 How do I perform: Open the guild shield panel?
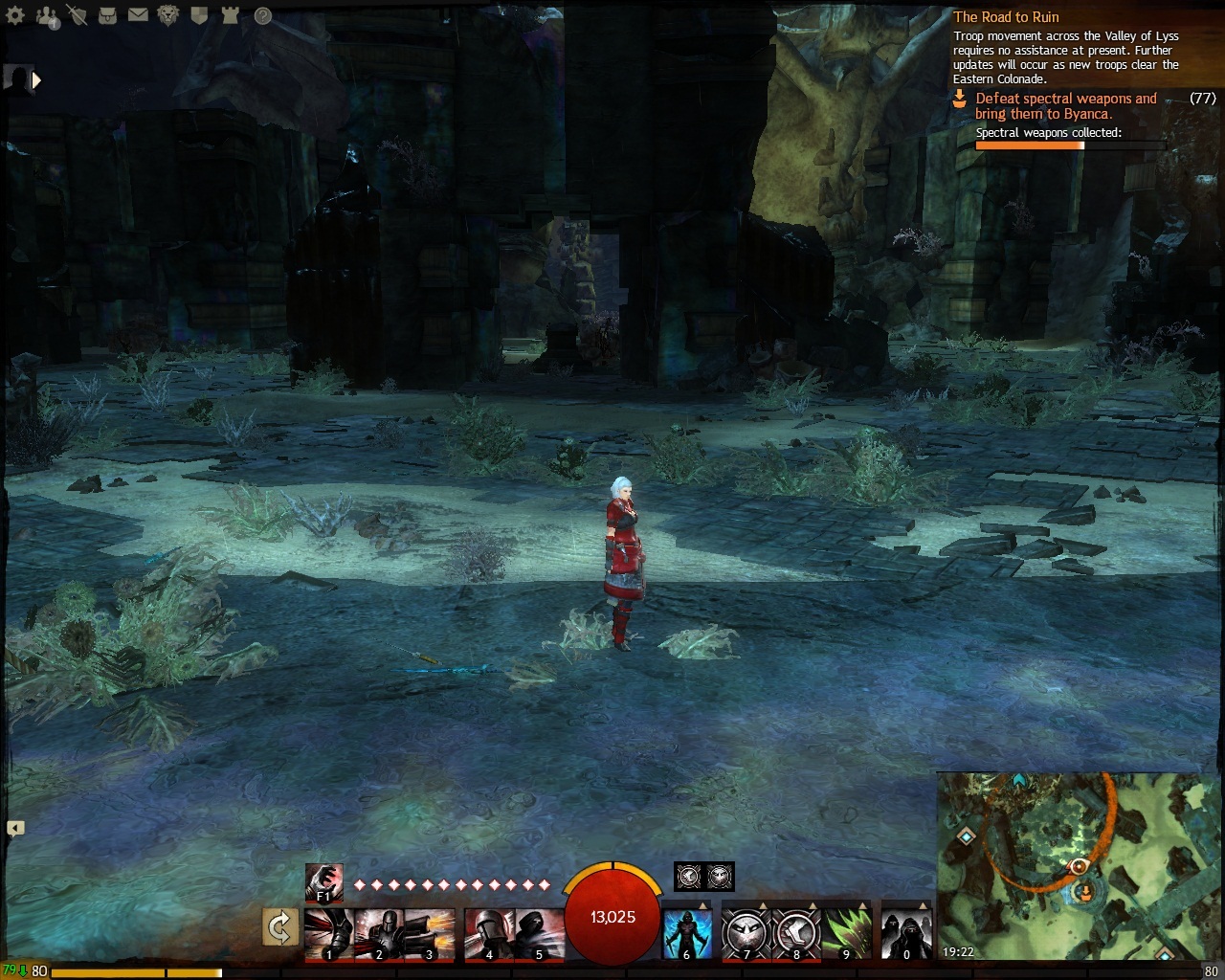pos(199,15)
